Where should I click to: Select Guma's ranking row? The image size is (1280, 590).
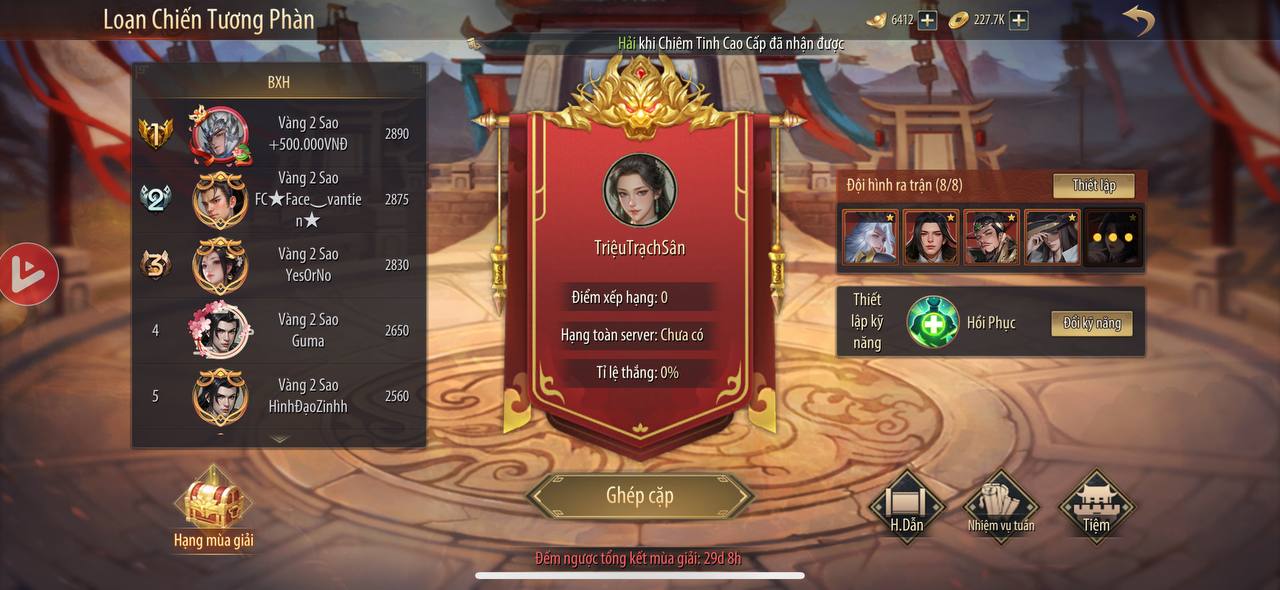[280, 330]
